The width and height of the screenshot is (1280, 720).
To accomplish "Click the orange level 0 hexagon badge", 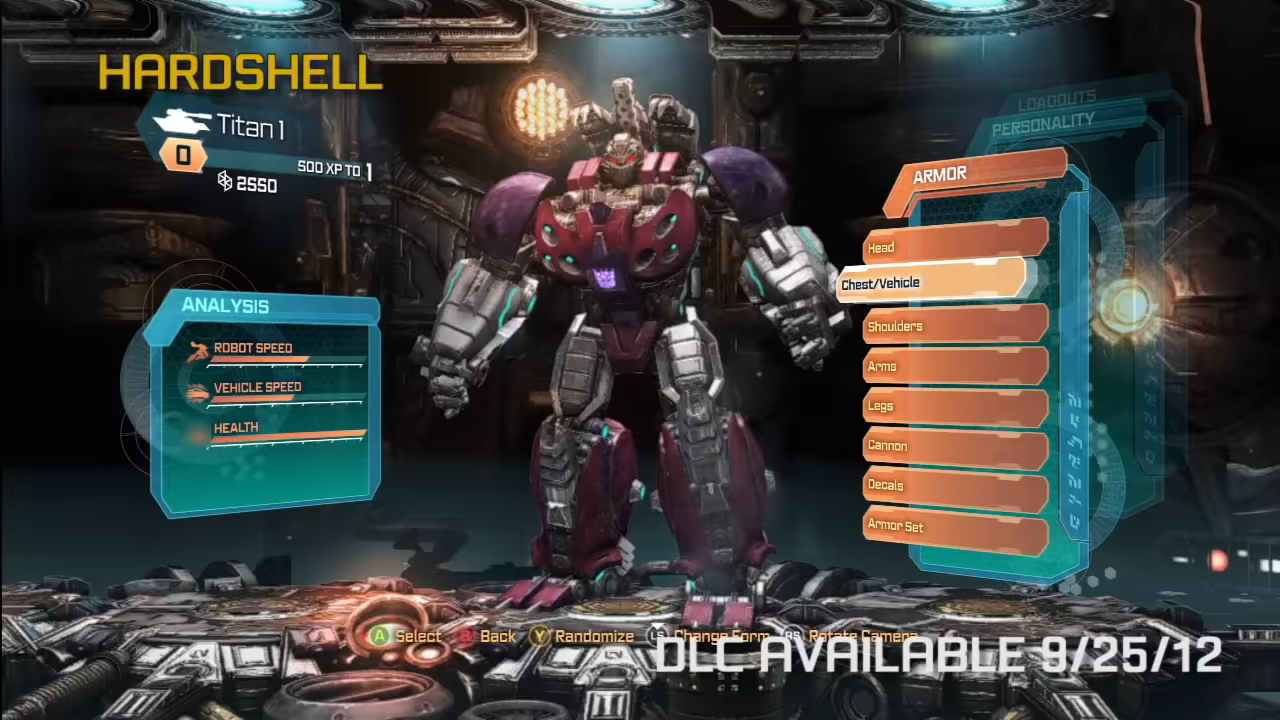I will 181,156.
